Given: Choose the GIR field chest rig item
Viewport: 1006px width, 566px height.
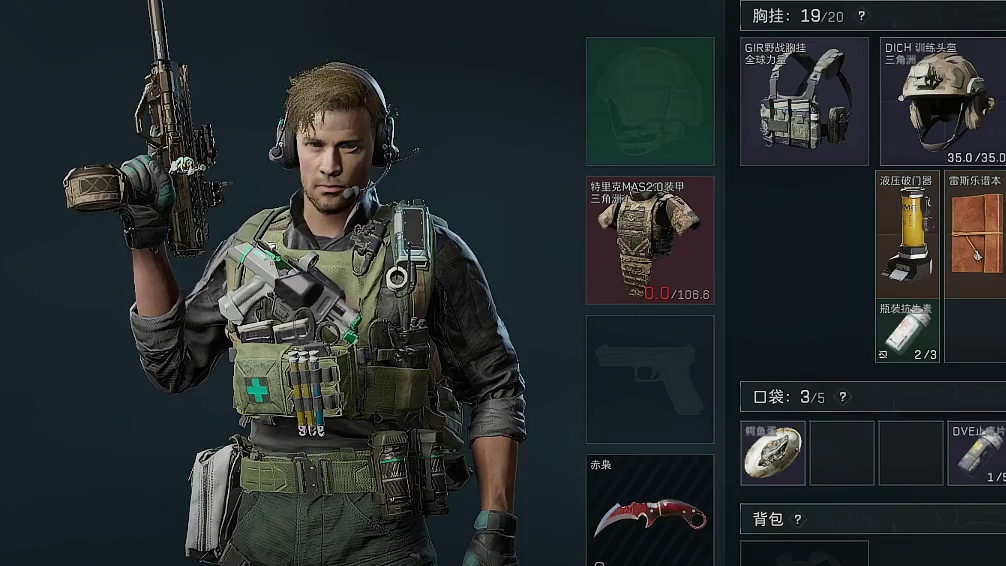Looking at the screenshot, I should (804, 102).
